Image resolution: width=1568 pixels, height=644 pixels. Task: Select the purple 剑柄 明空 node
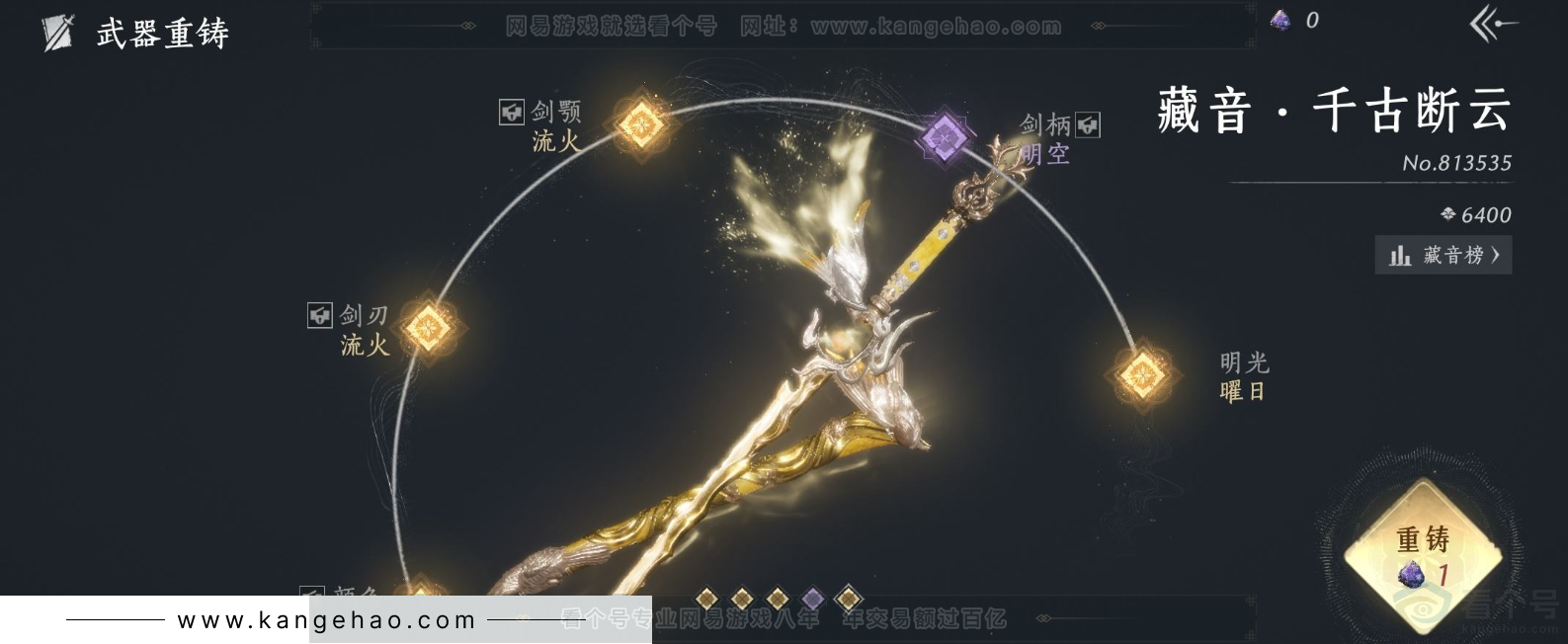[x=944, y=134]
